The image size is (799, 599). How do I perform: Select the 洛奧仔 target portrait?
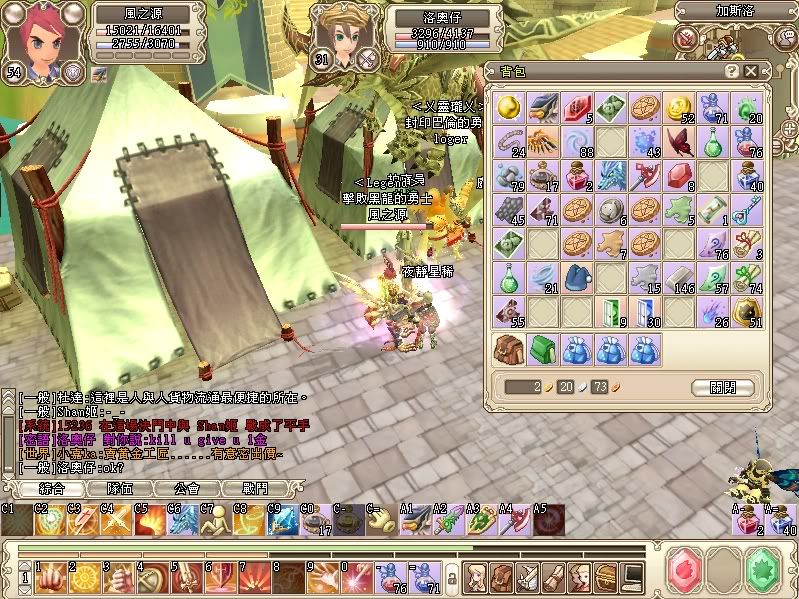338,35
